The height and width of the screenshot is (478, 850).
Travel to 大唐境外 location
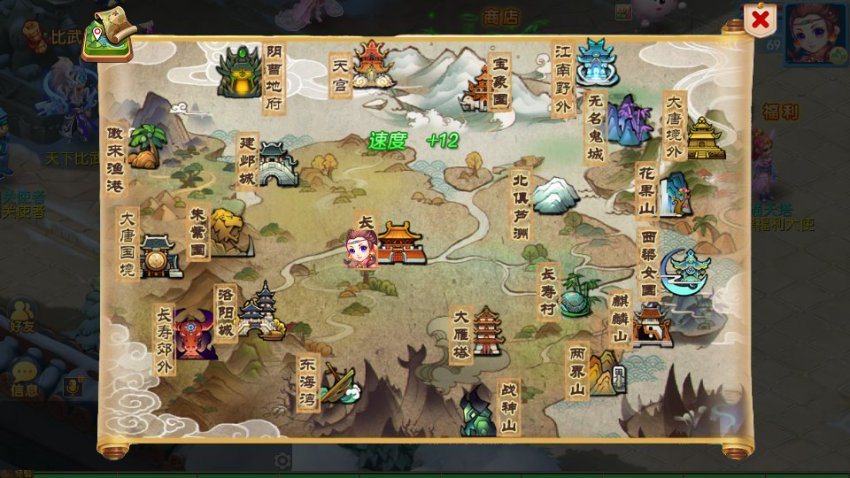pyautogui.click(x=705, y=138)
